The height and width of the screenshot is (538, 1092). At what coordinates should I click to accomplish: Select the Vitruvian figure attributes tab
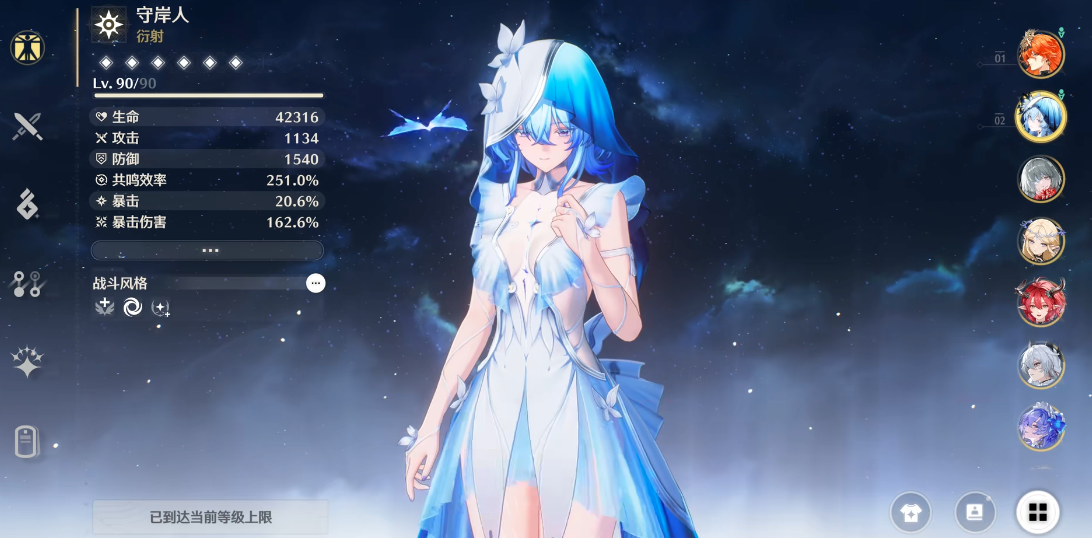[27, 47]
